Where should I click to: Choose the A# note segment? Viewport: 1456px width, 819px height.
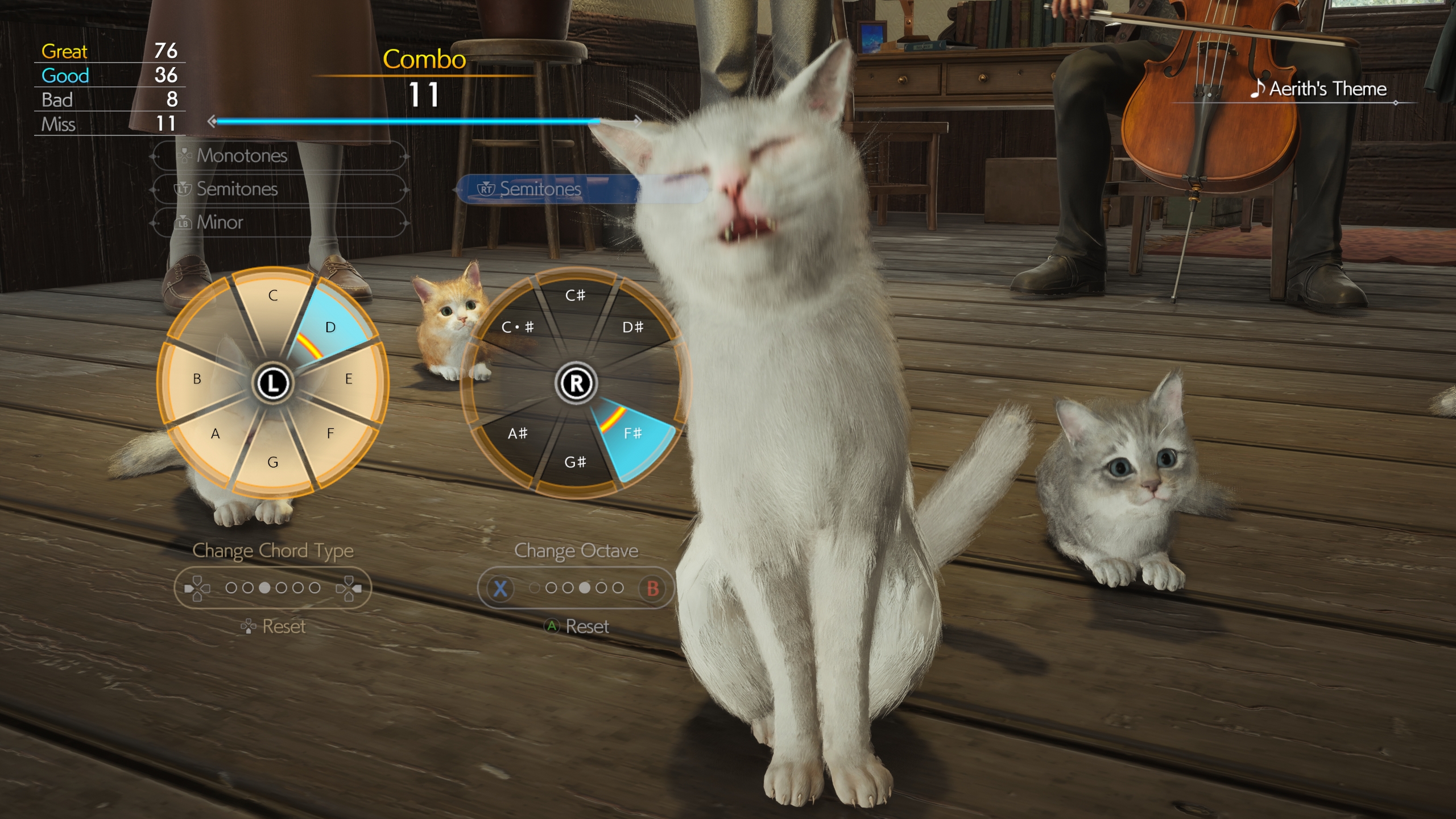[518, 433]
